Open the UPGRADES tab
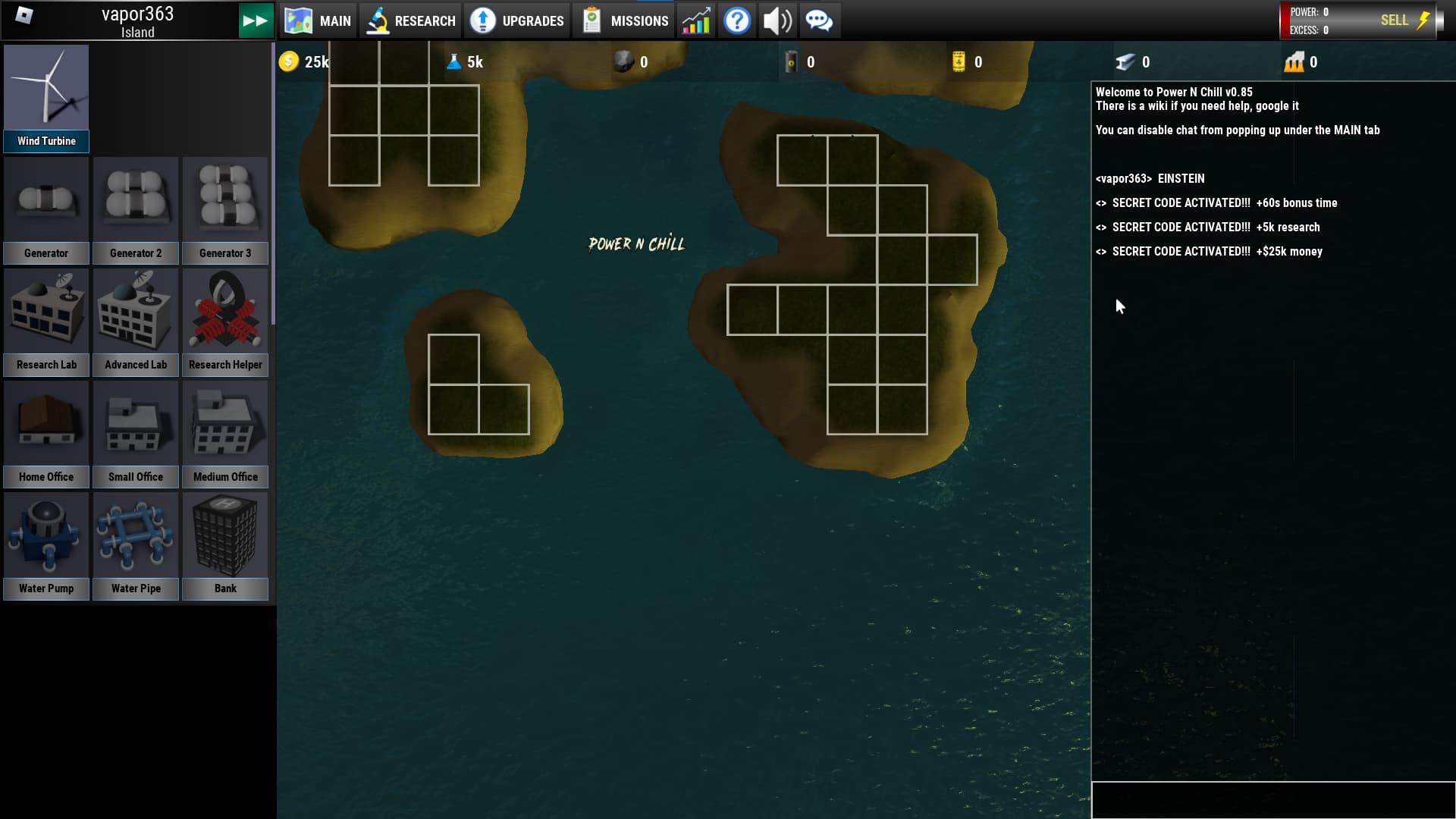The height and width of the screenshot is (819, 1456). (516, 20)
